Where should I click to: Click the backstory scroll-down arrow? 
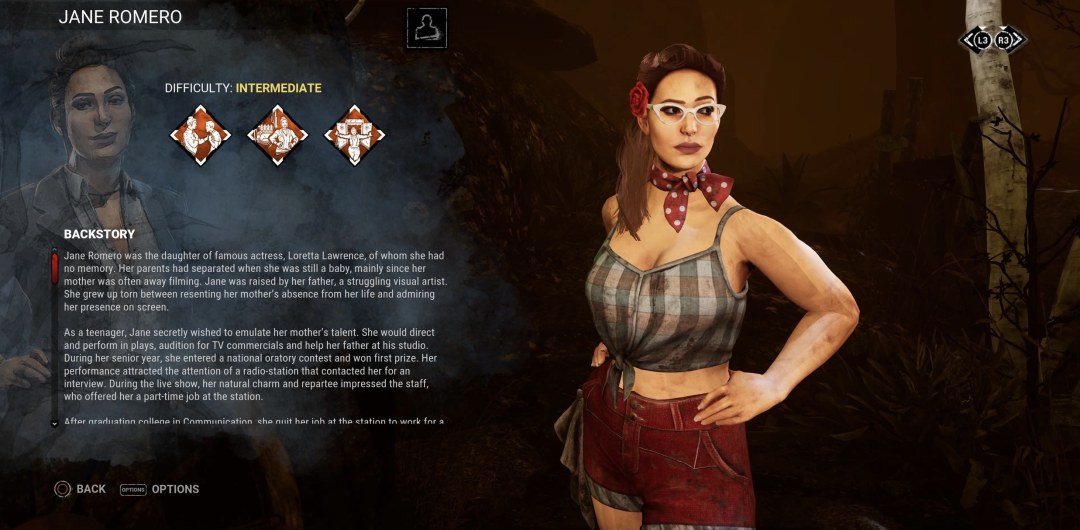(x=54, y=423)
